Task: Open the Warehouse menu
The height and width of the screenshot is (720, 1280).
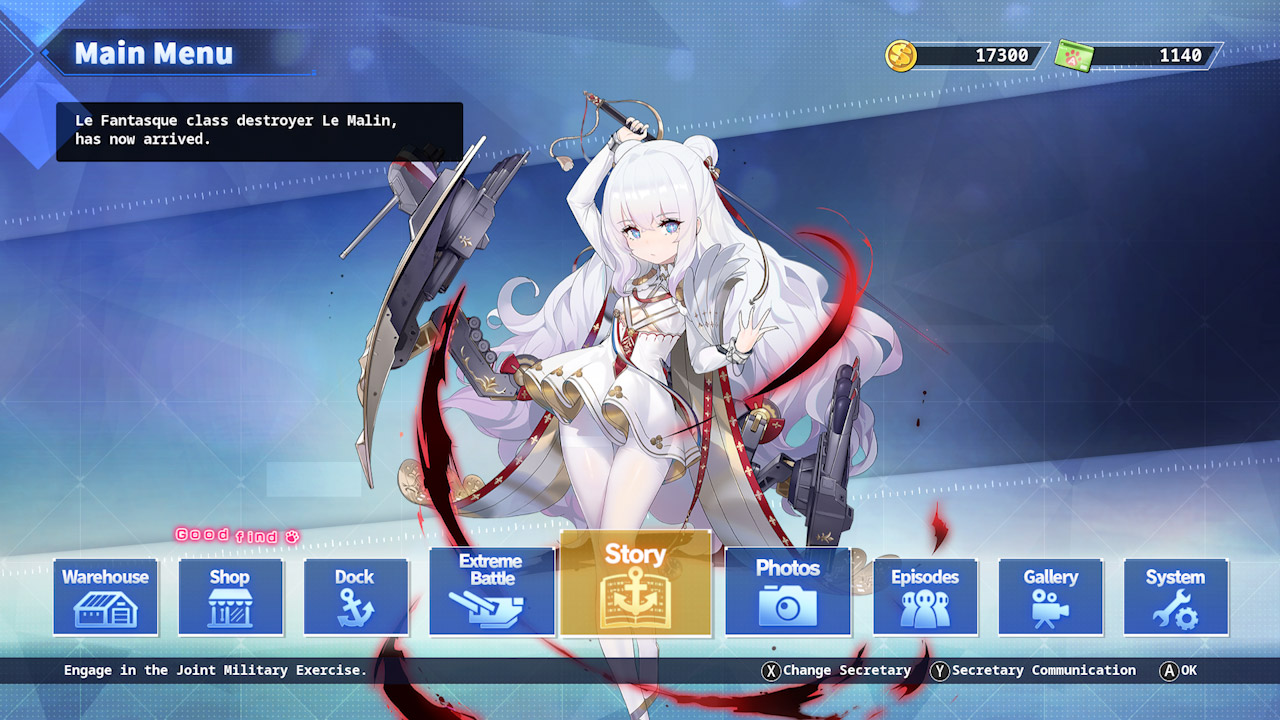Action: 104,597
